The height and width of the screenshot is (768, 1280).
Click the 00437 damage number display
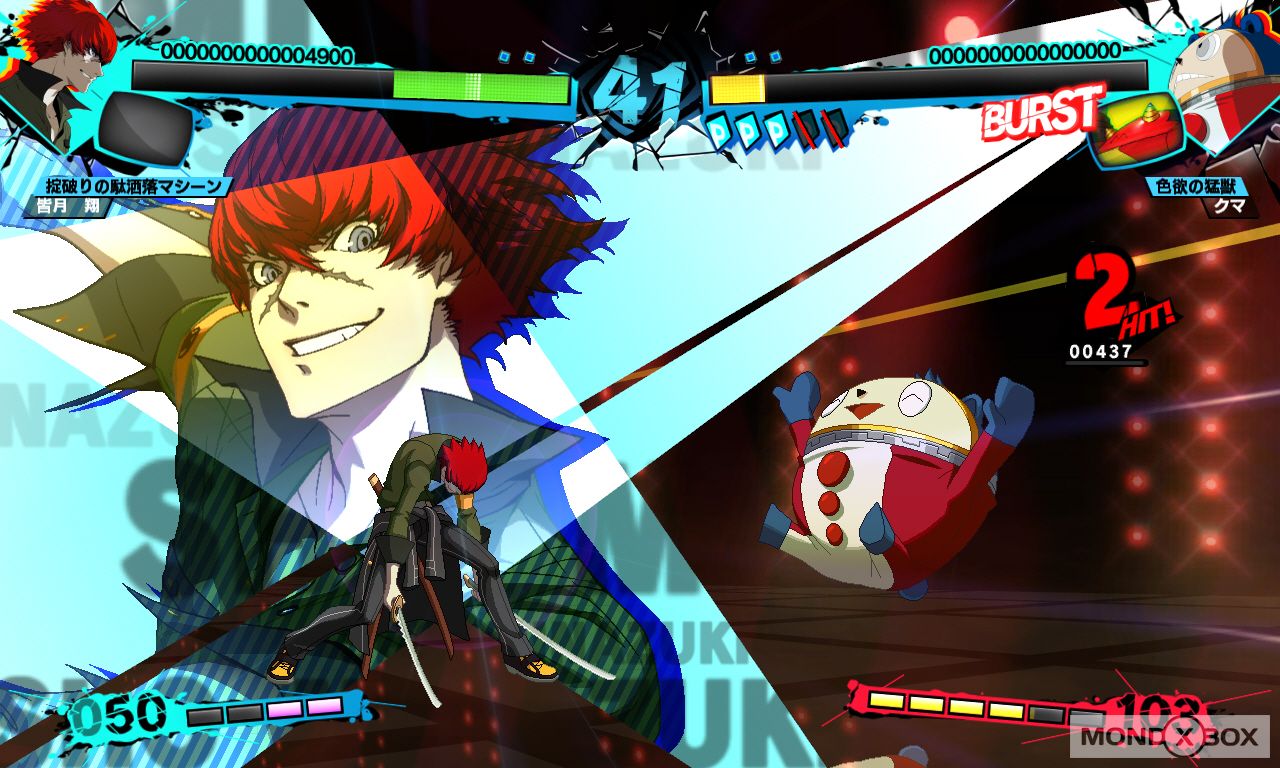pos(1102,352)
